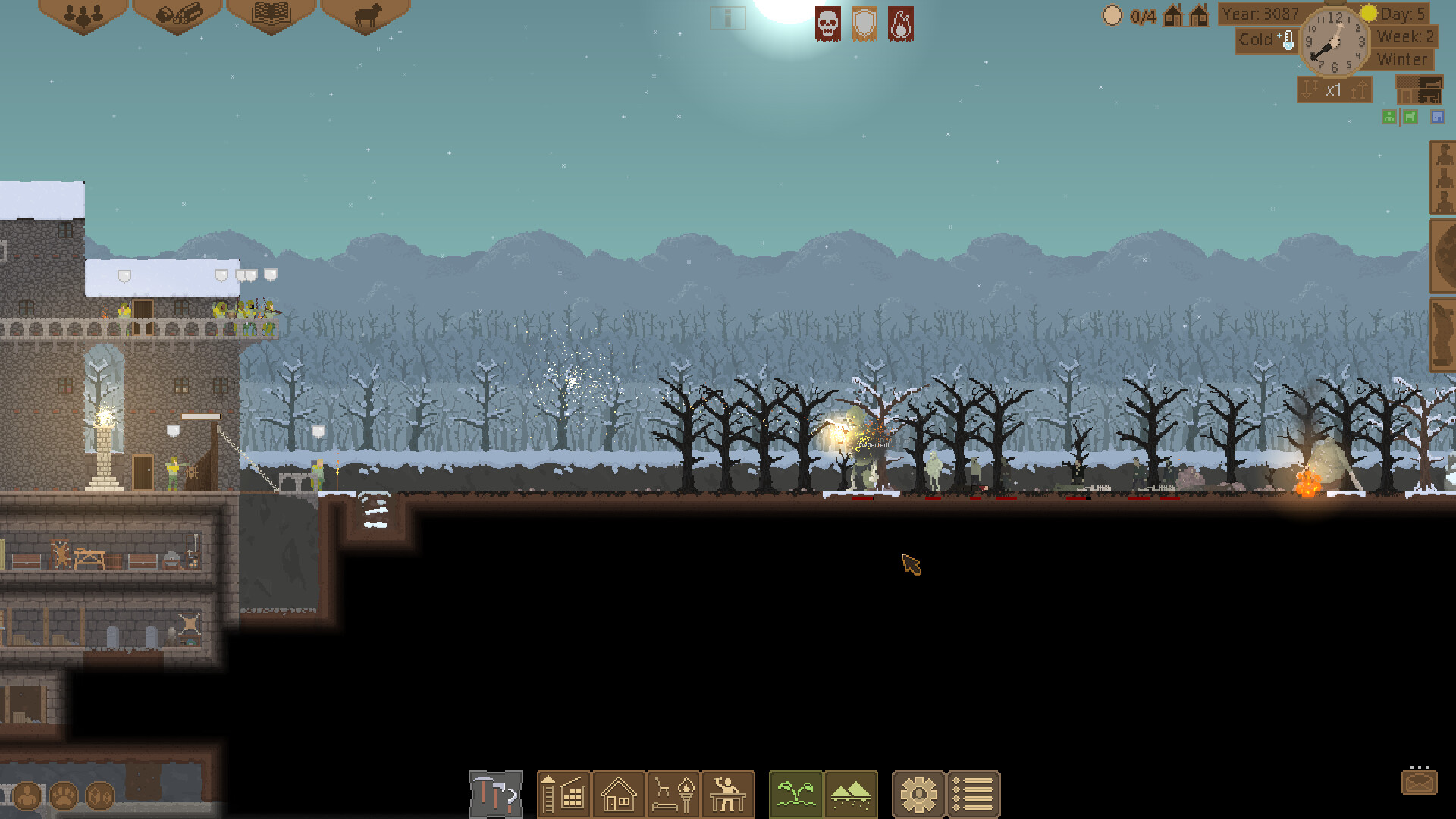
Task: Open the resources banner with tools icon
Action: (177, 15)
